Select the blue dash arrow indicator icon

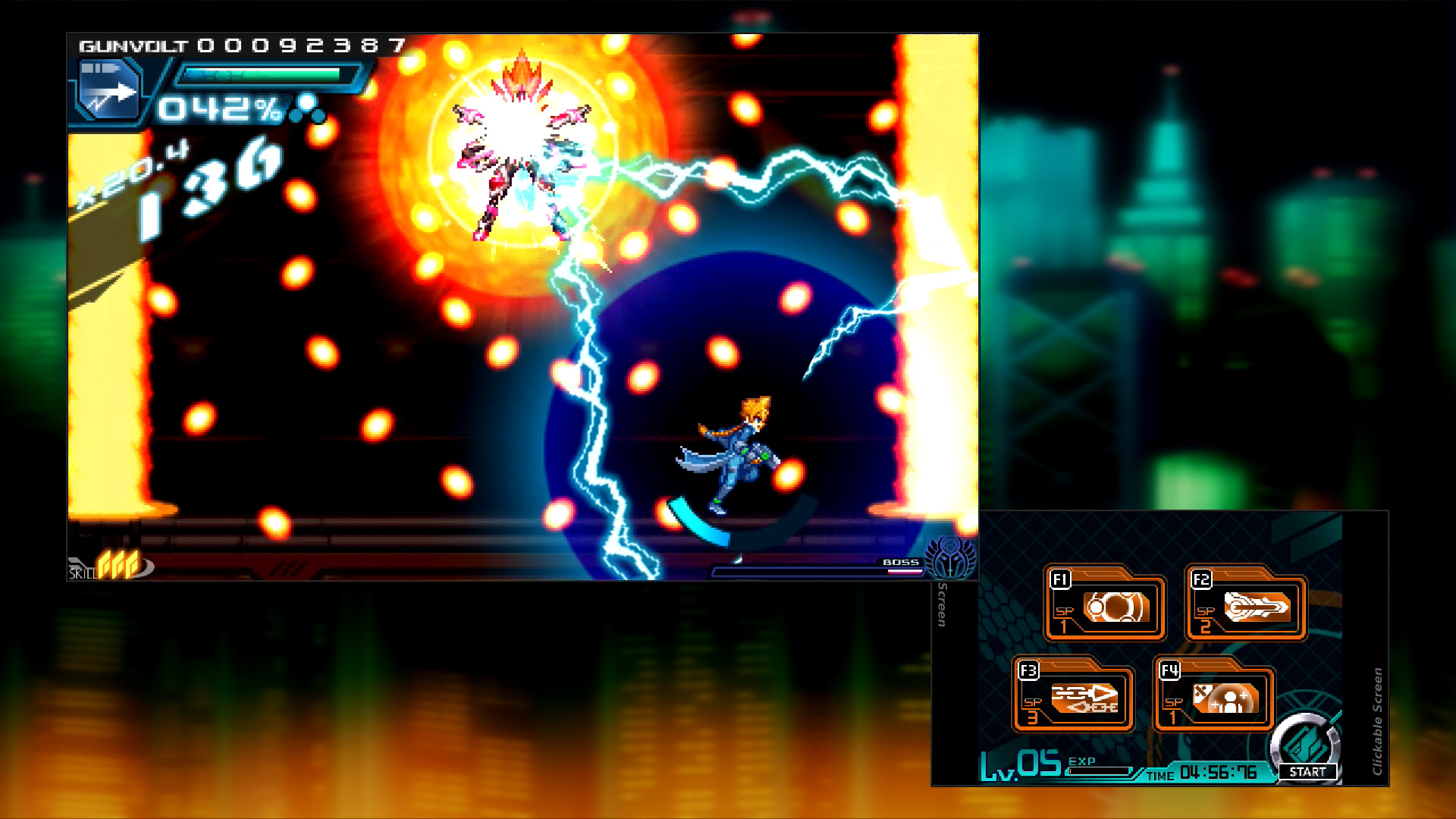[x=108, y=91]
